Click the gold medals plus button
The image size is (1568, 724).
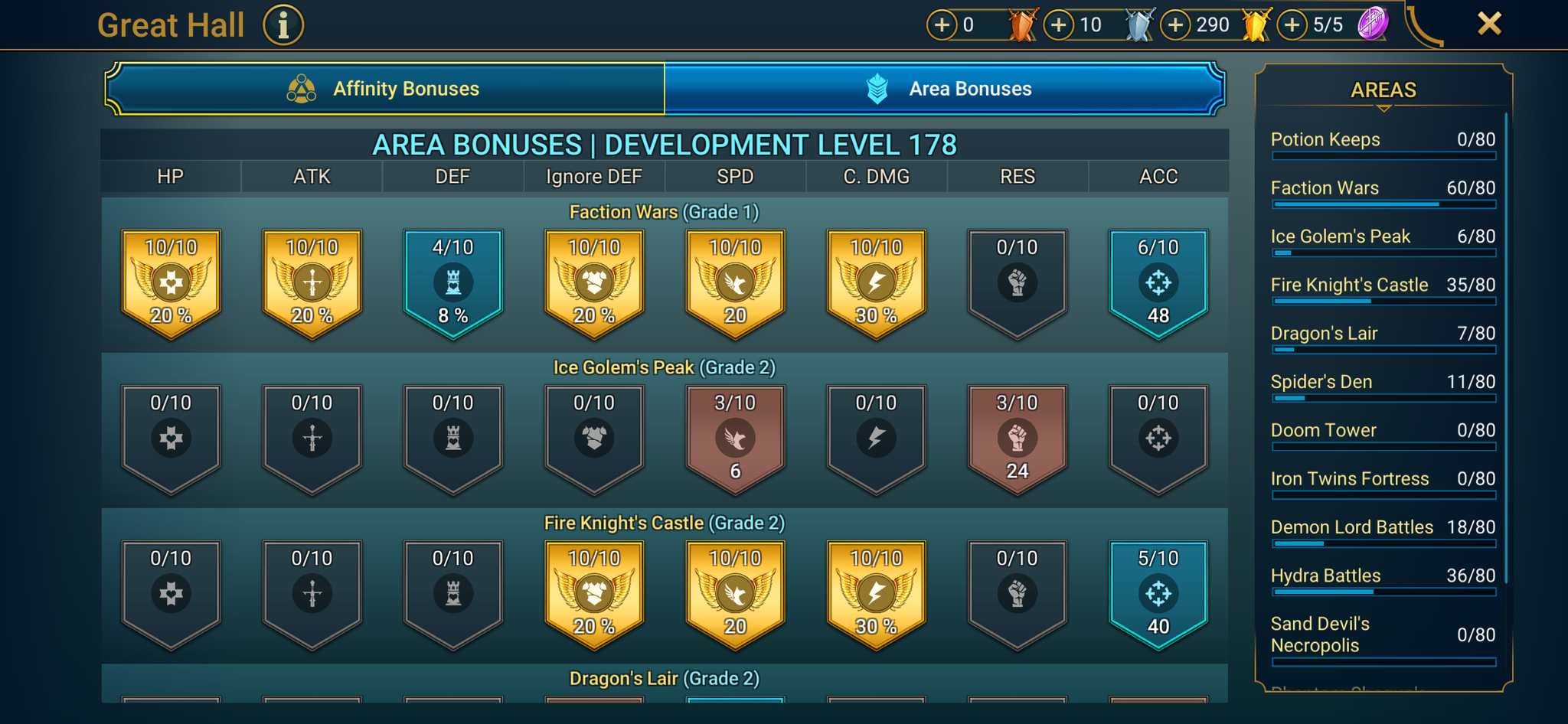1177,24
